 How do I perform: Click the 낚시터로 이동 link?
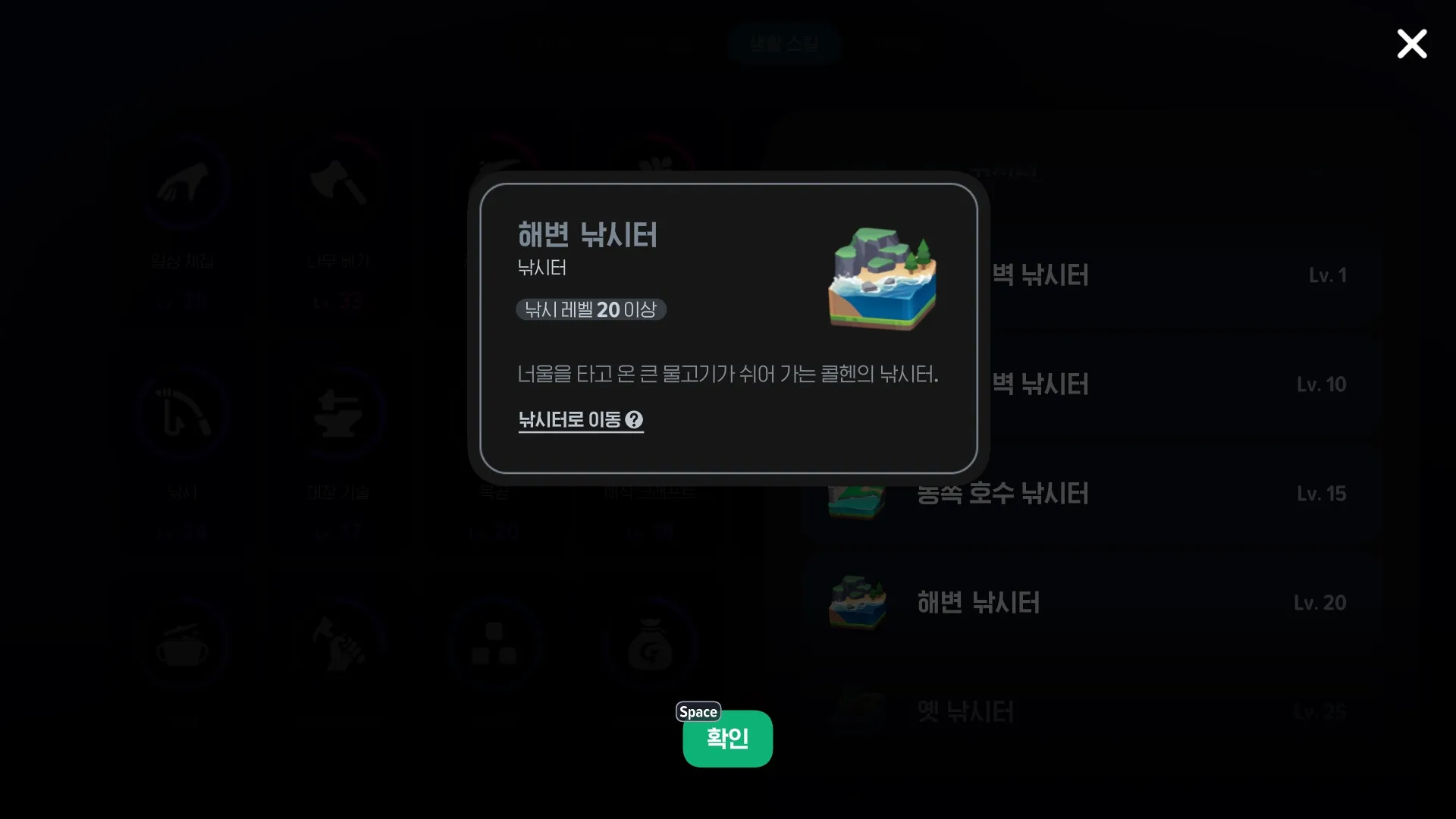click(570, 421)
